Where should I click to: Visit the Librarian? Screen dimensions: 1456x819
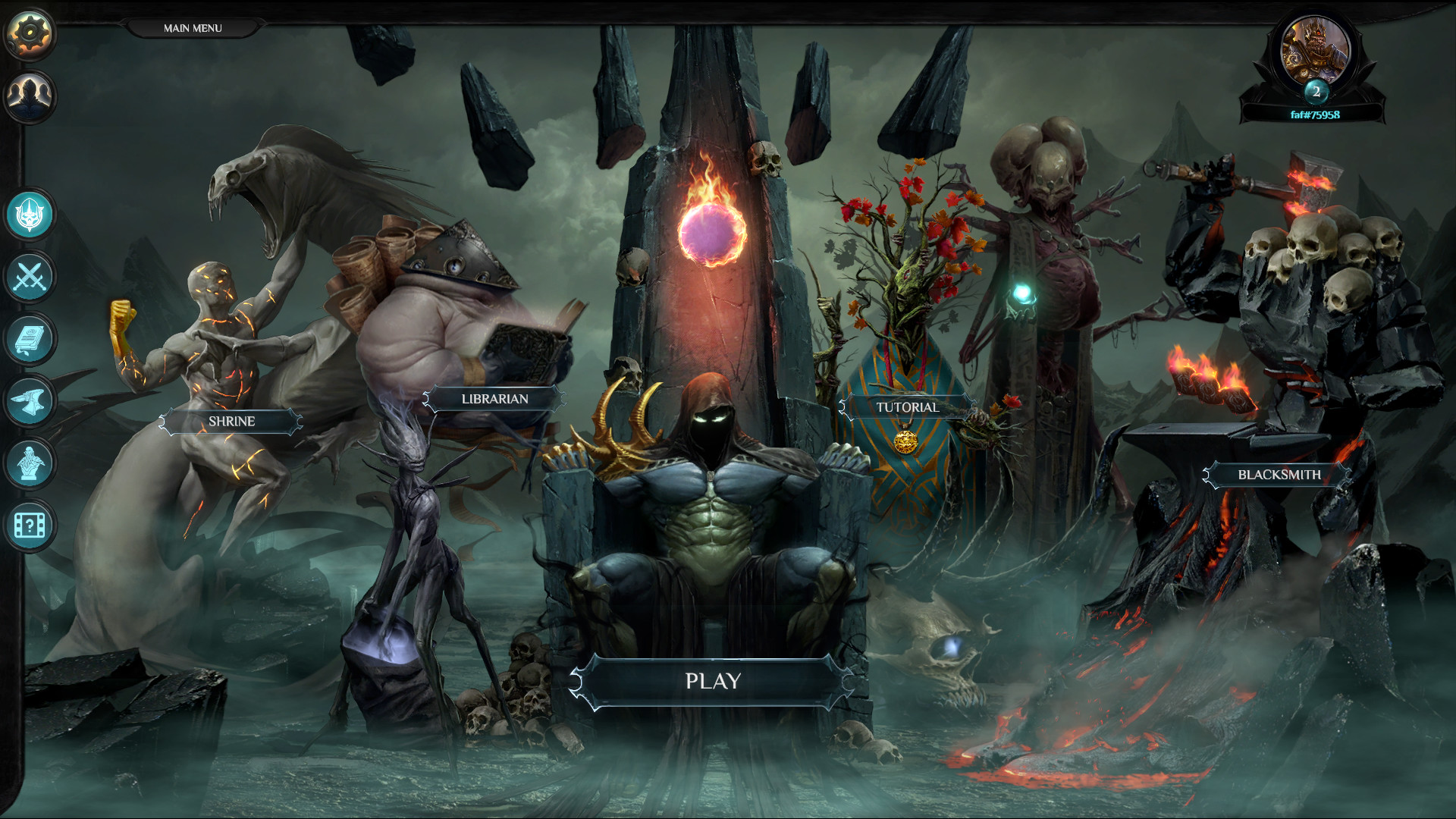tap(494, 398)
